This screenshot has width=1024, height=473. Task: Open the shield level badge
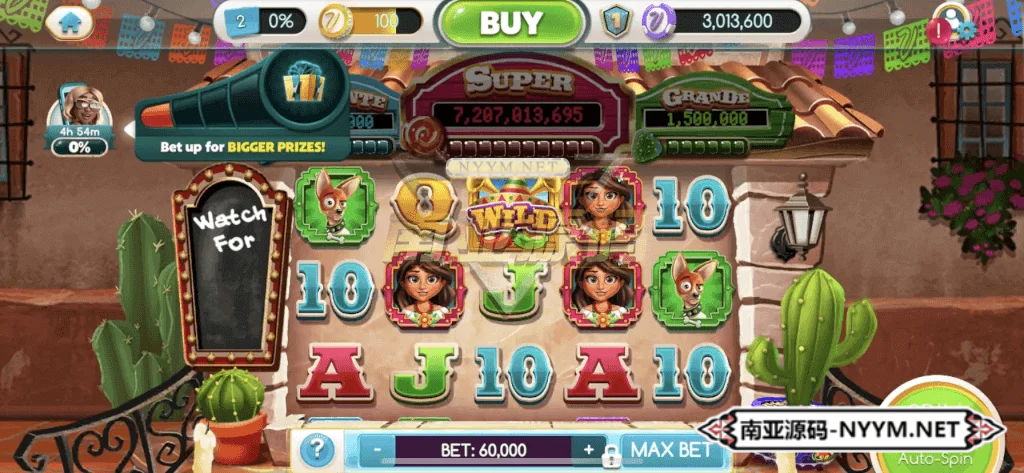click(x=616, y=22)
